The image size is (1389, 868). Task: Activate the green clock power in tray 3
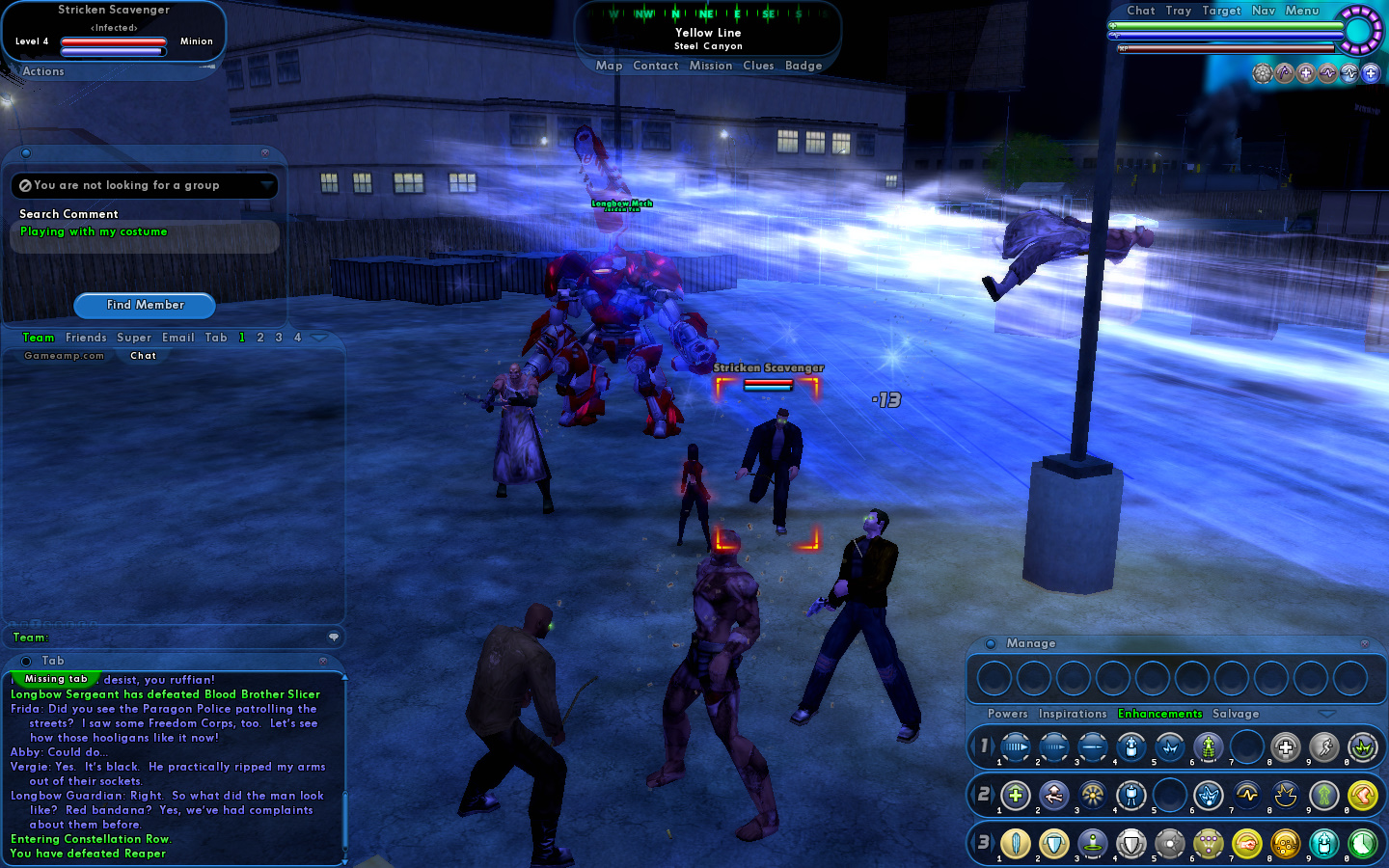[1362, 844]
